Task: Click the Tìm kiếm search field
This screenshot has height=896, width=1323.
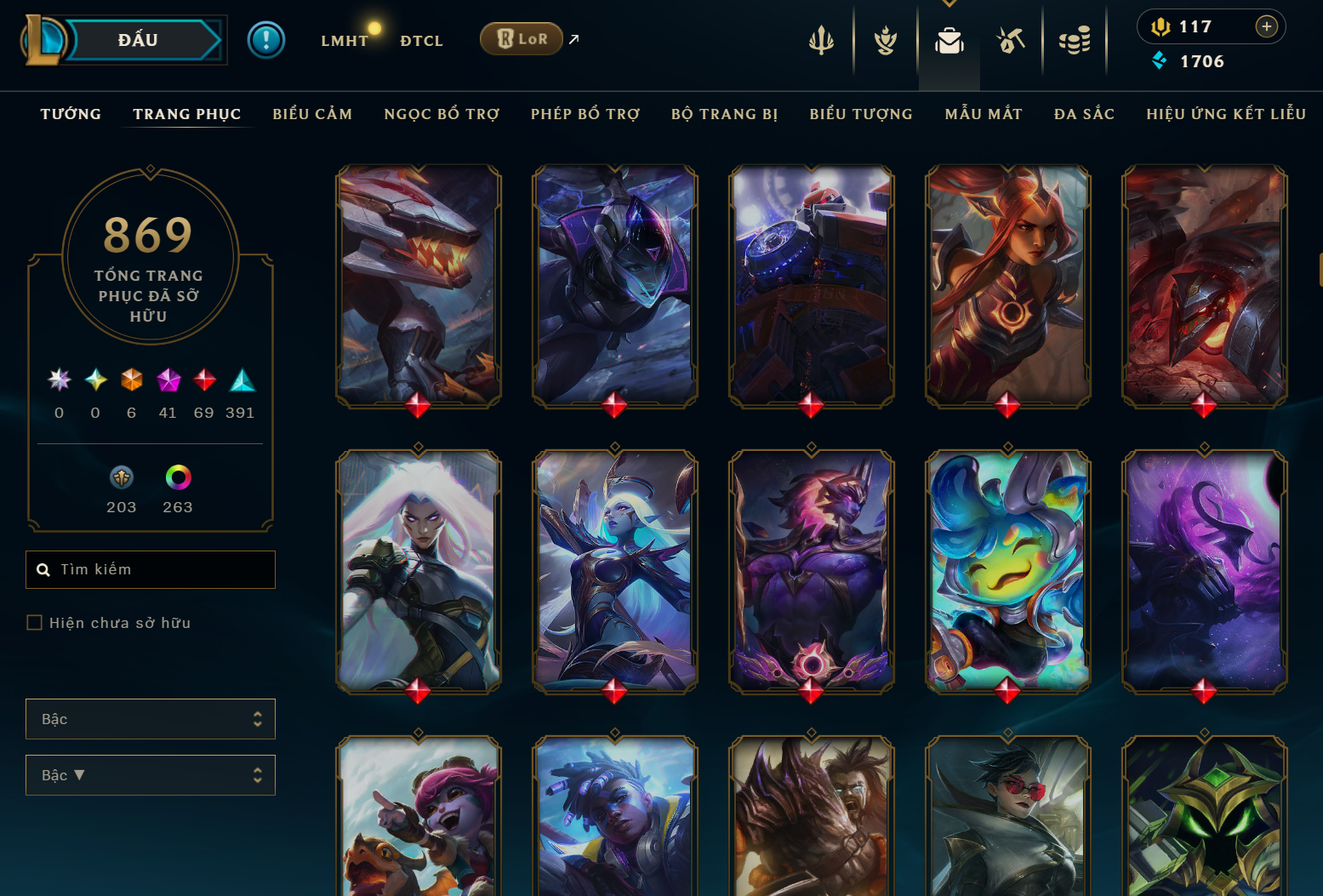Action: pyautogui.click(x=162, y=569)
